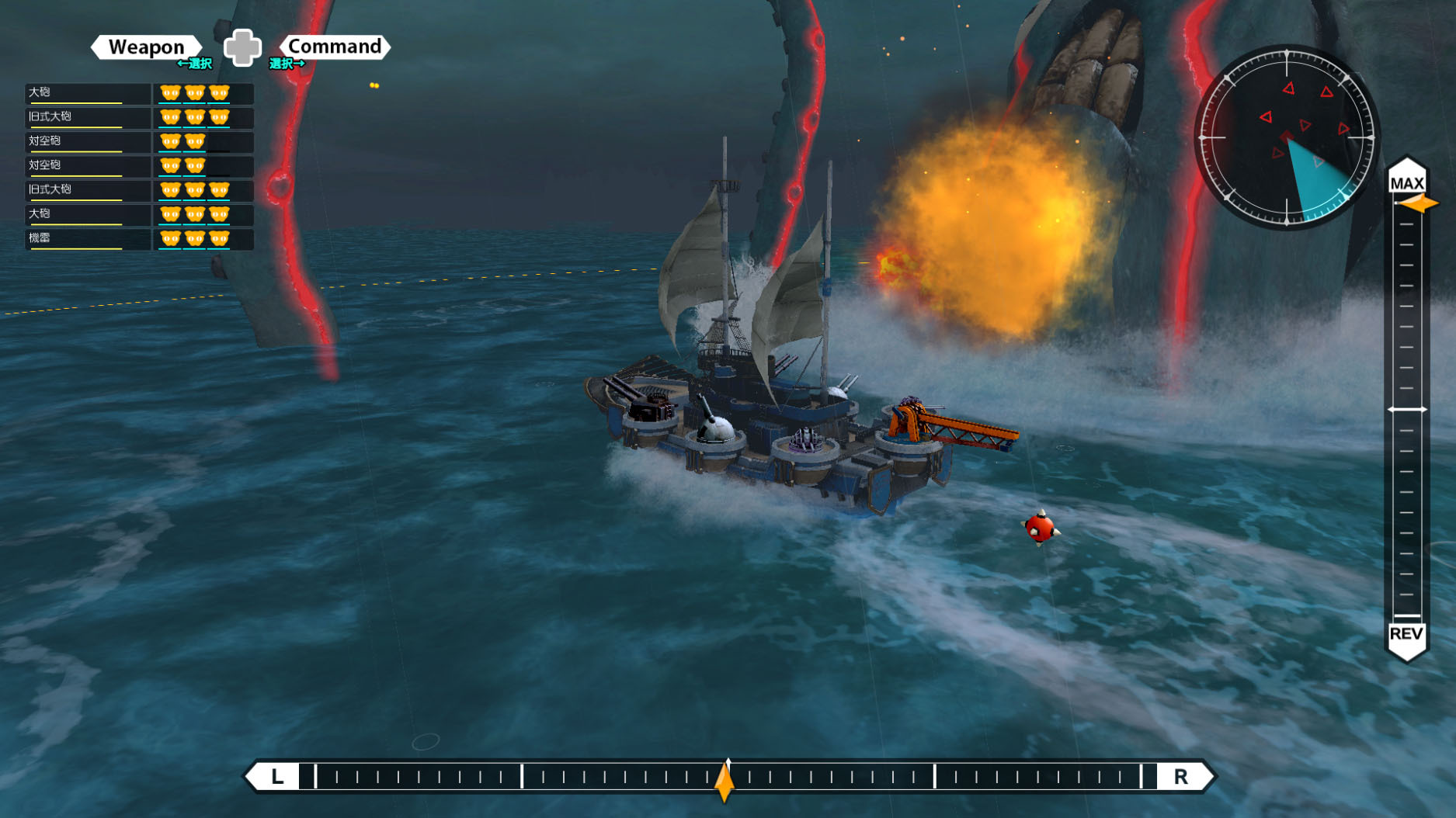Steer fully left with the L end

pyautogui.click(x=277, y=777)
